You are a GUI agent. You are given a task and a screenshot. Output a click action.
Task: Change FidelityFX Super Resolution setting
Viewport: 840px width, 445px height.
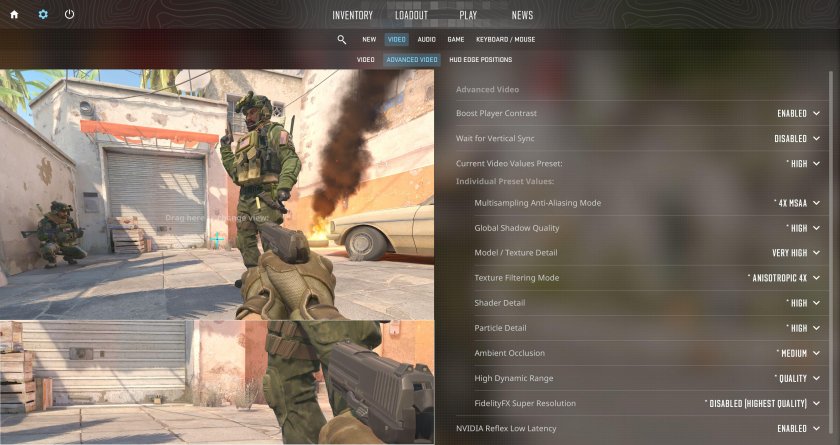tap(762, 403)
